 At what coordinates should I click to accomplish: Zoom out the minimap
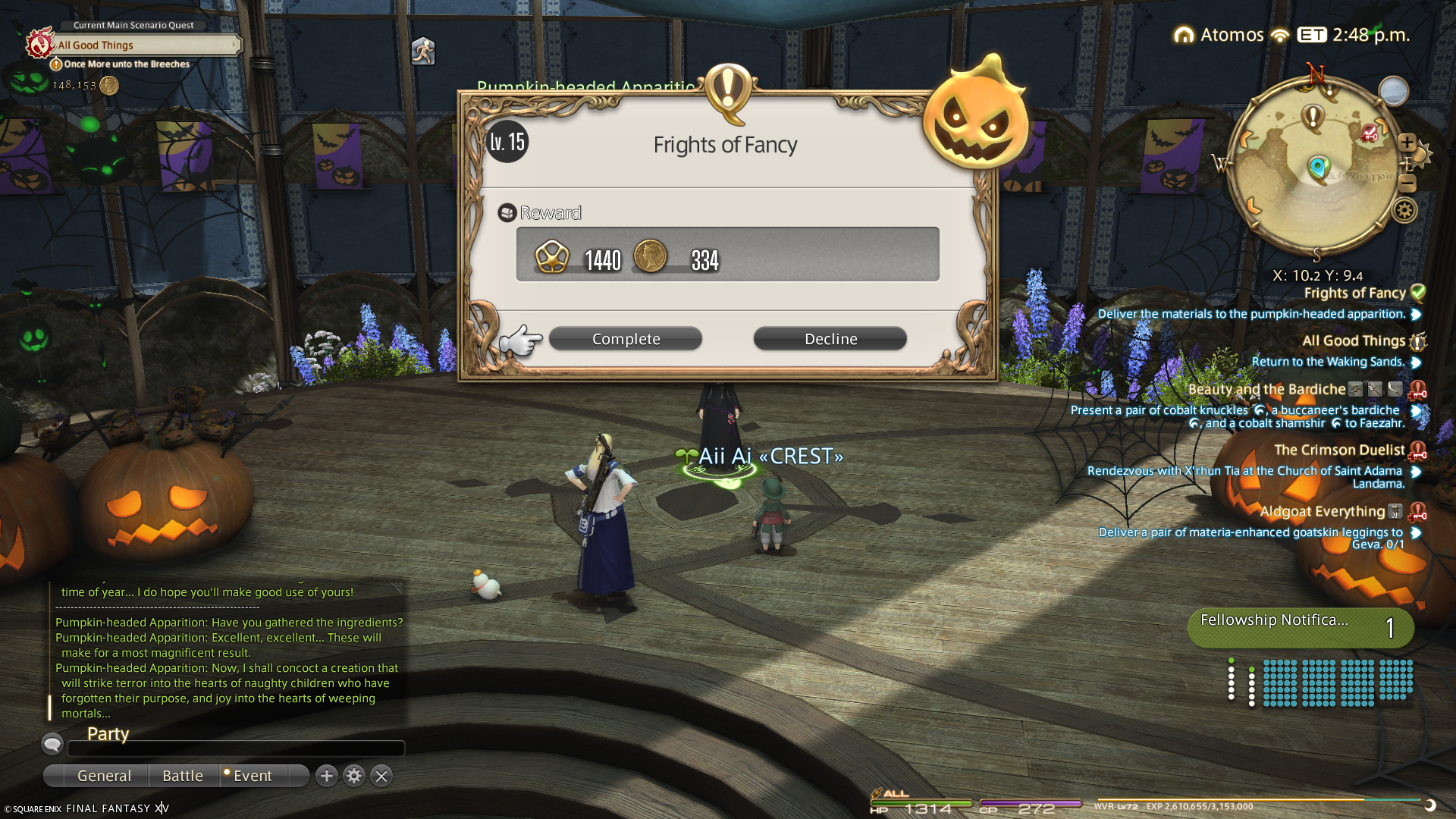(x=1407, y=184)
